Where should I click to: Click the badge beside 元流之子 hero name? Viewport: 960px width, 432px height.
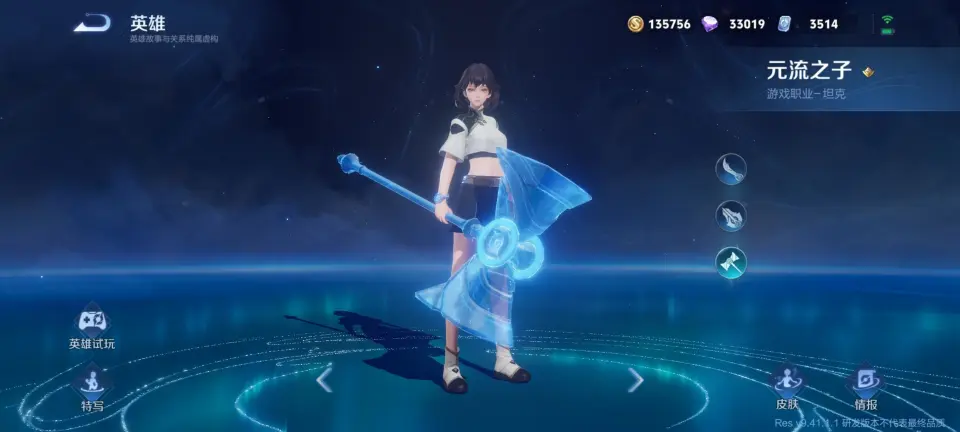pos(868,71)
